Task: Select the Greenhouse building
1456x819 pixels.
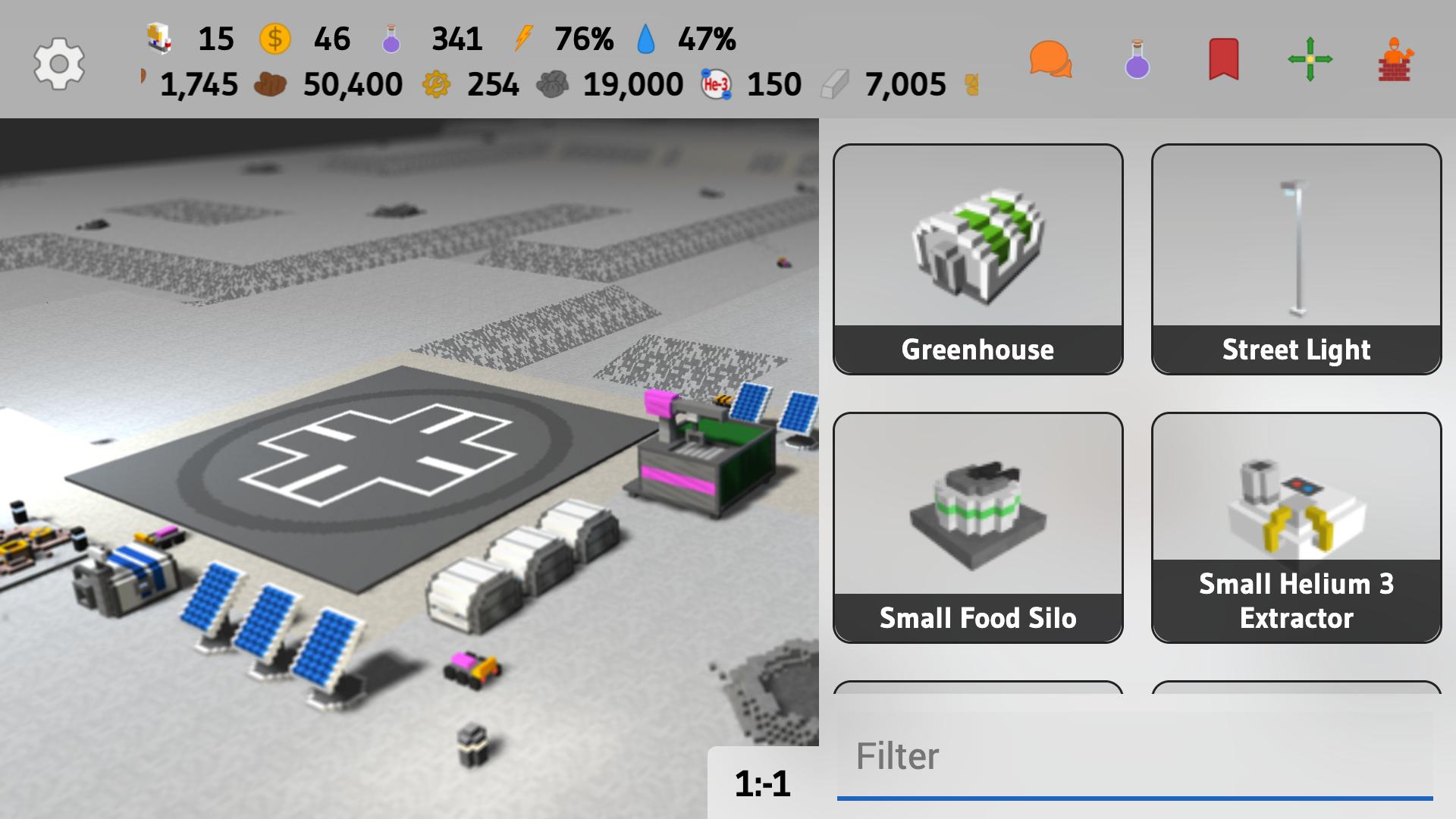Action: (x=977, y=258)
